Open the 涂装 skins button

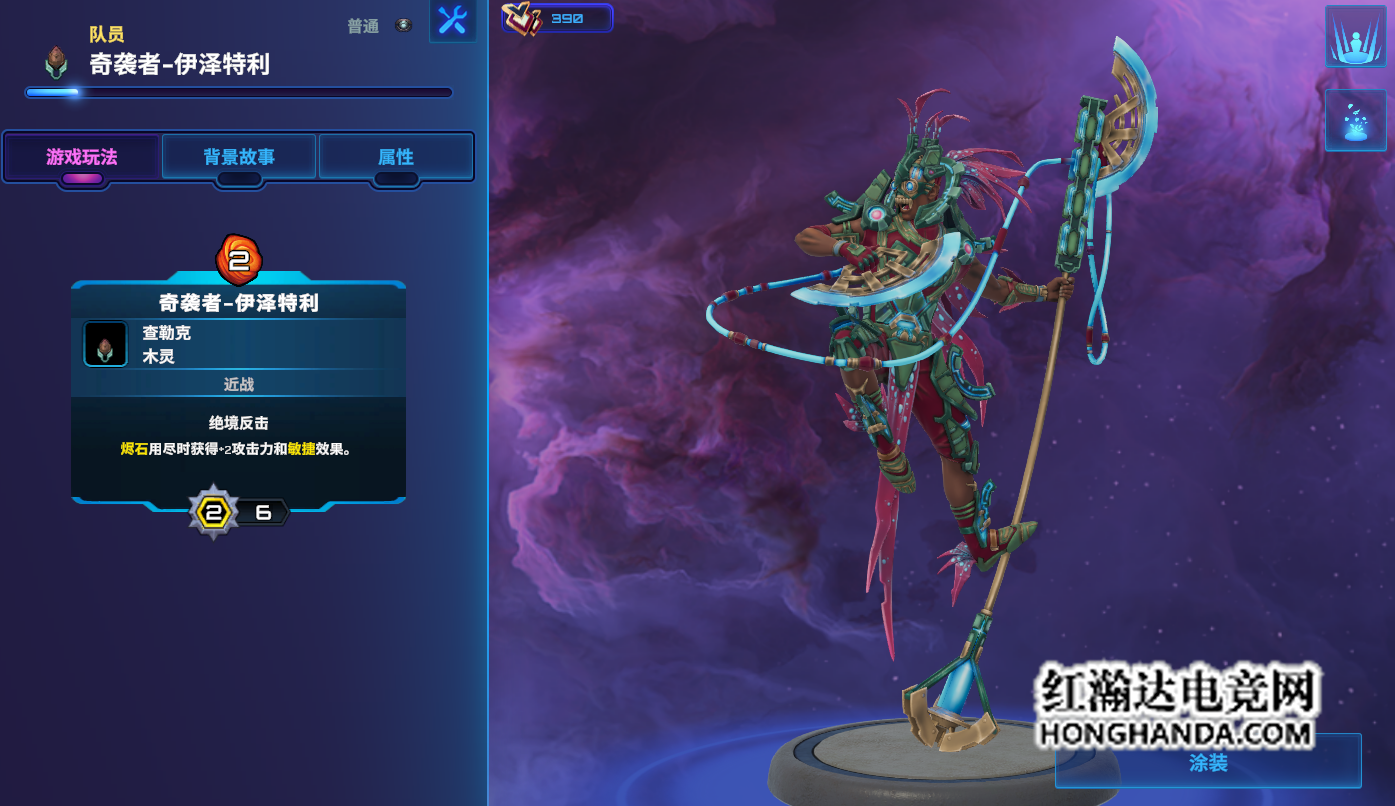pos(1208,763)
